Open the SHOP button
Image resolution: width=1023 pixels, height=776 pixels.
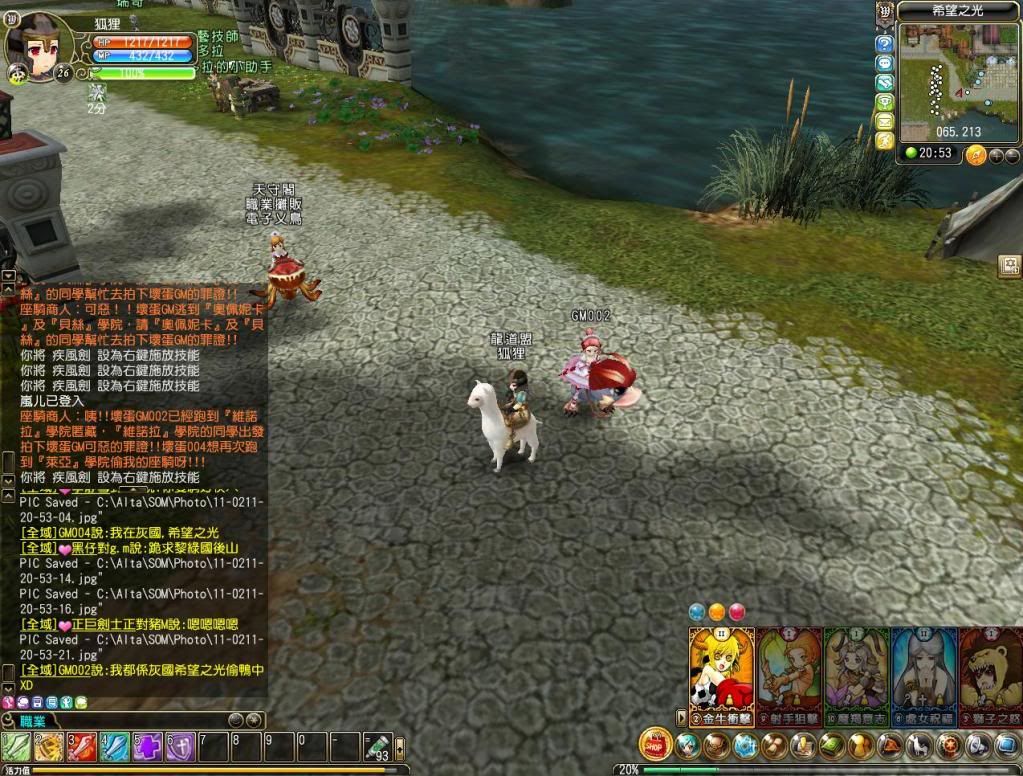[x=655, y=744]
